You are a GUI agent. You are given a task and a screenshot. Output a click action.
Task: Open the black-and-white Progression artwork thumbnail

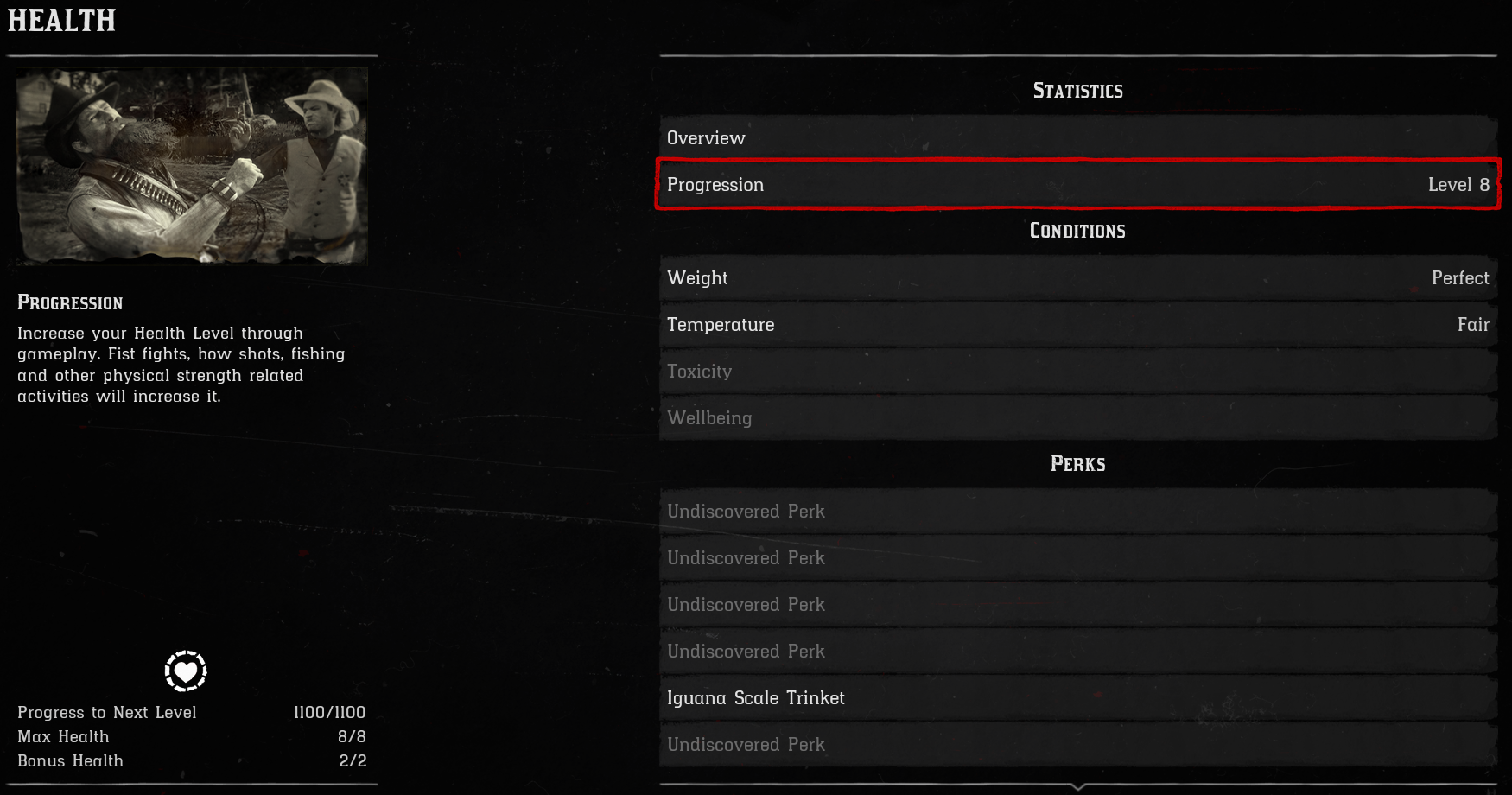click(190, 167)
